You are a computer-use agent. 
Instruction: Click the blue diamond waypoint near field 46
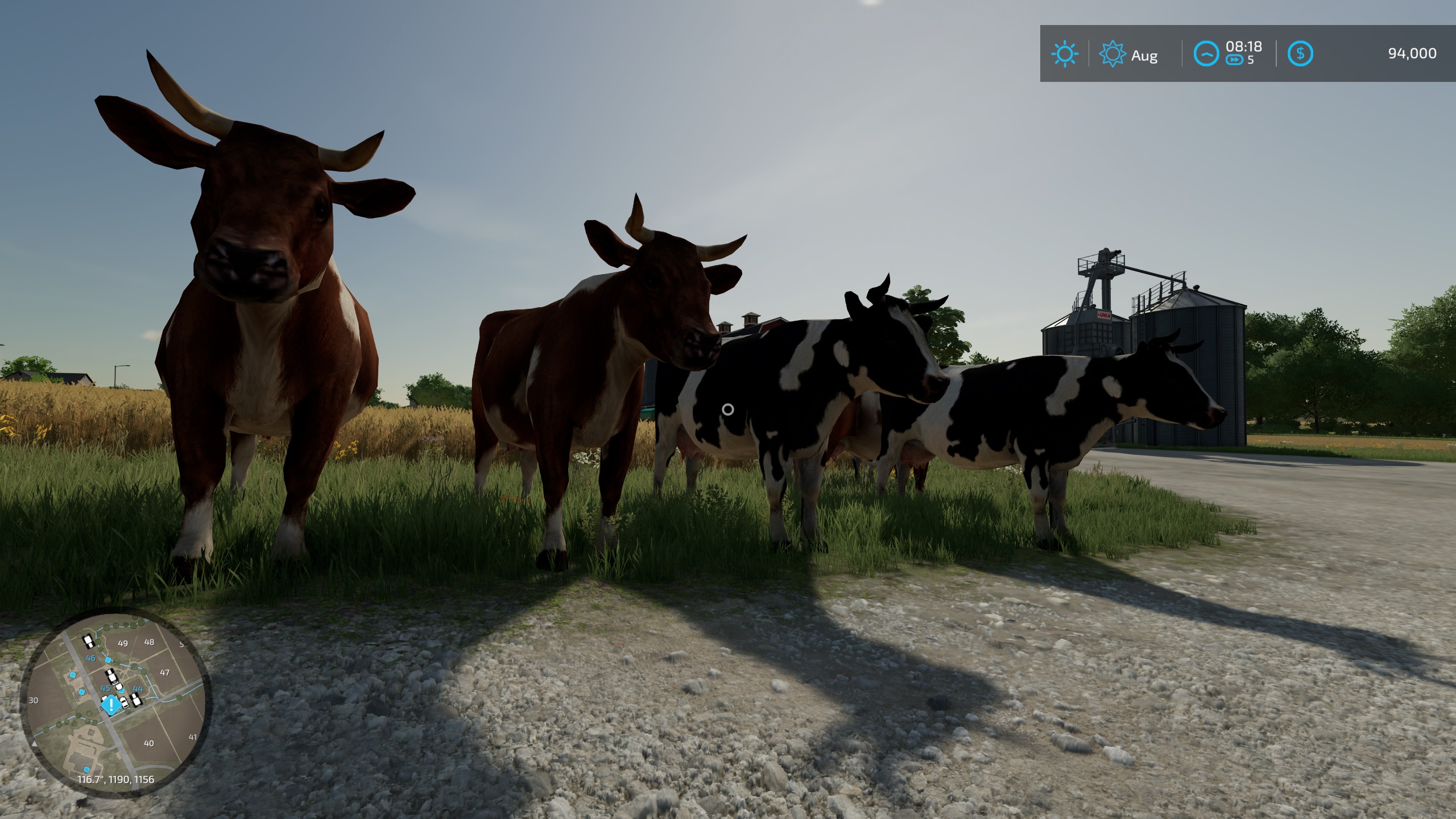[108, 660]
